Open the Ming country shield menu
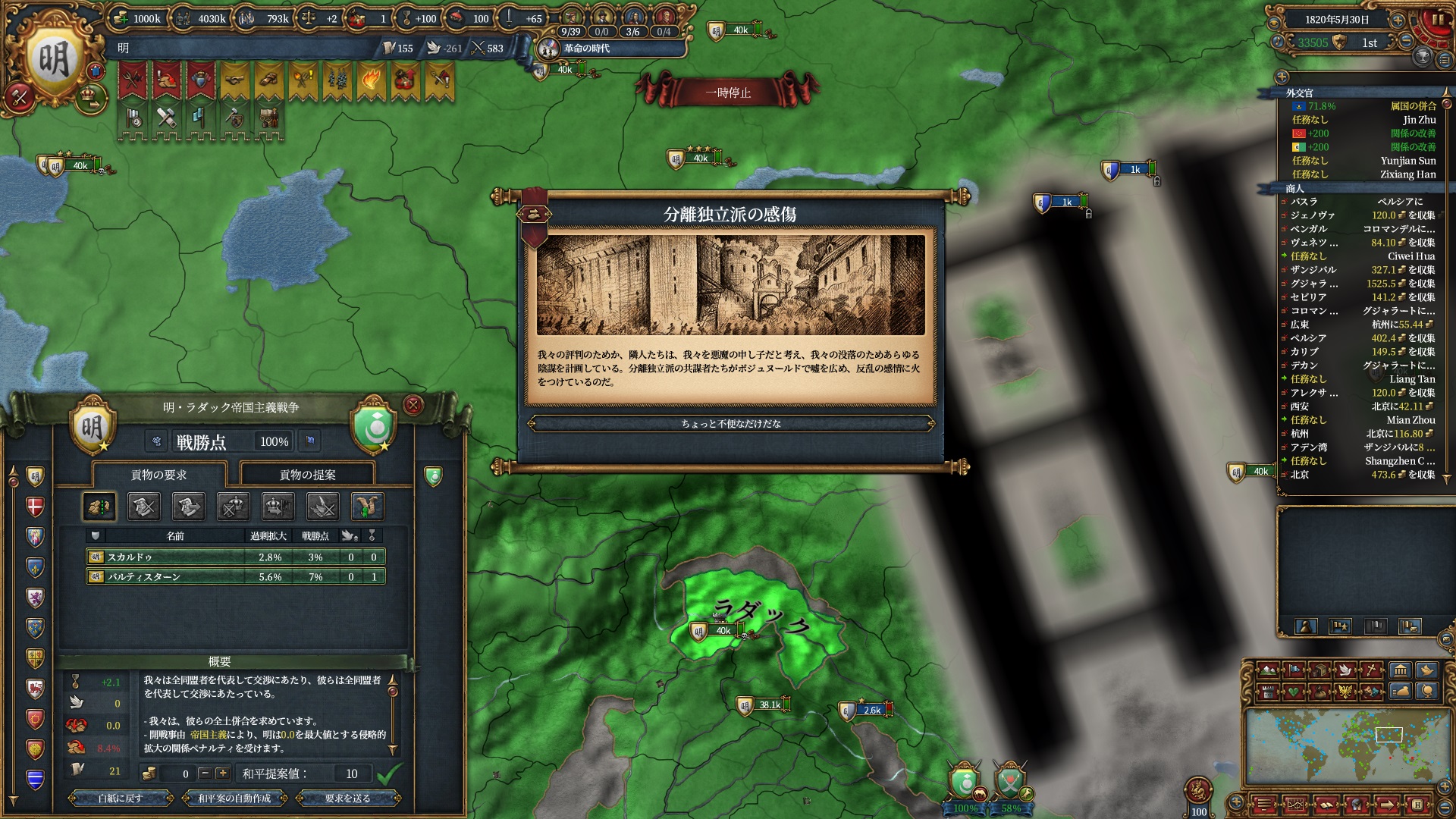Screen dimensions: 1456x819 (x=53, y=58)
